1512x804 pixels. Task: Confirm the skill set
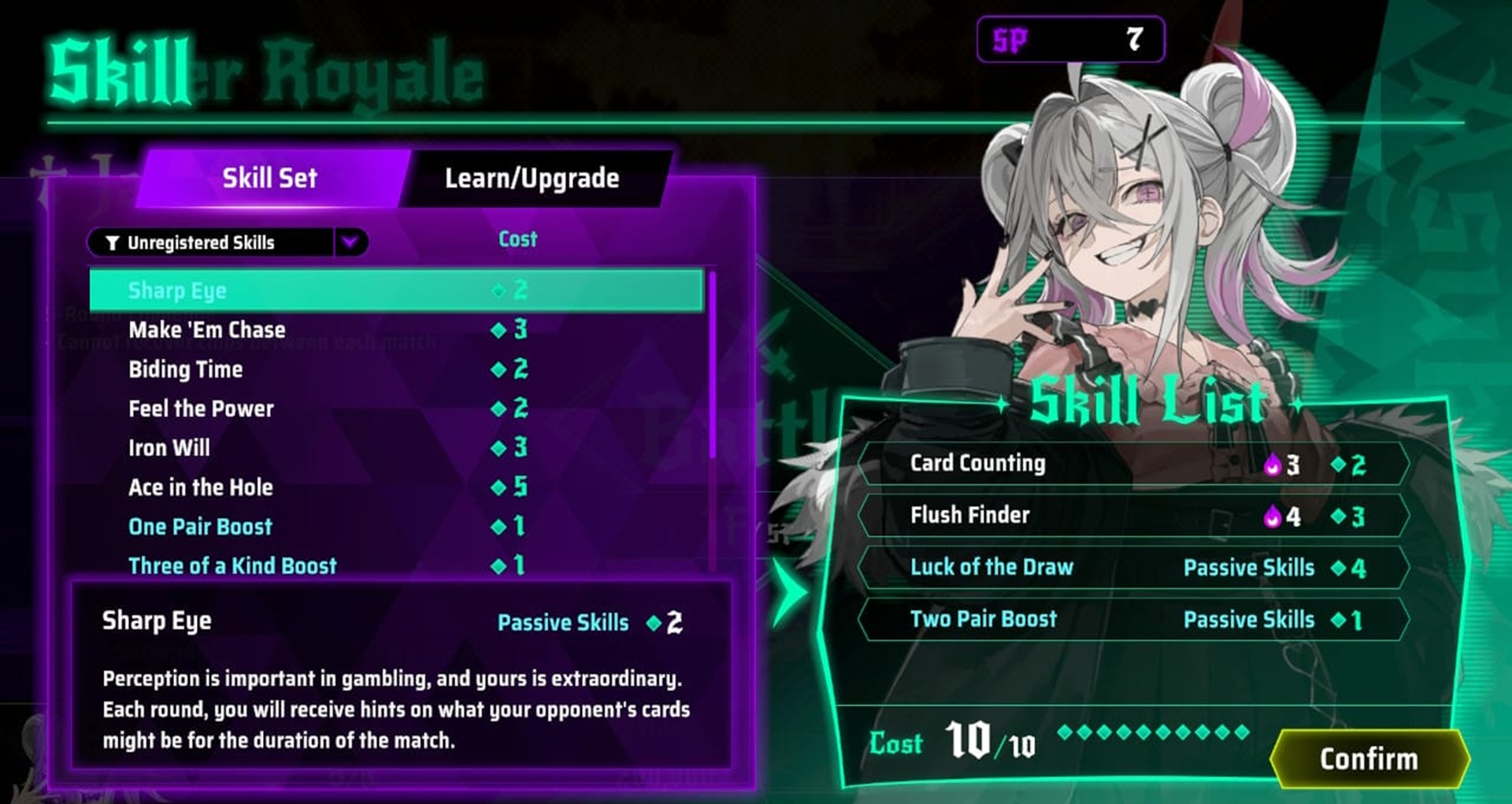[x=1369, y=759]
